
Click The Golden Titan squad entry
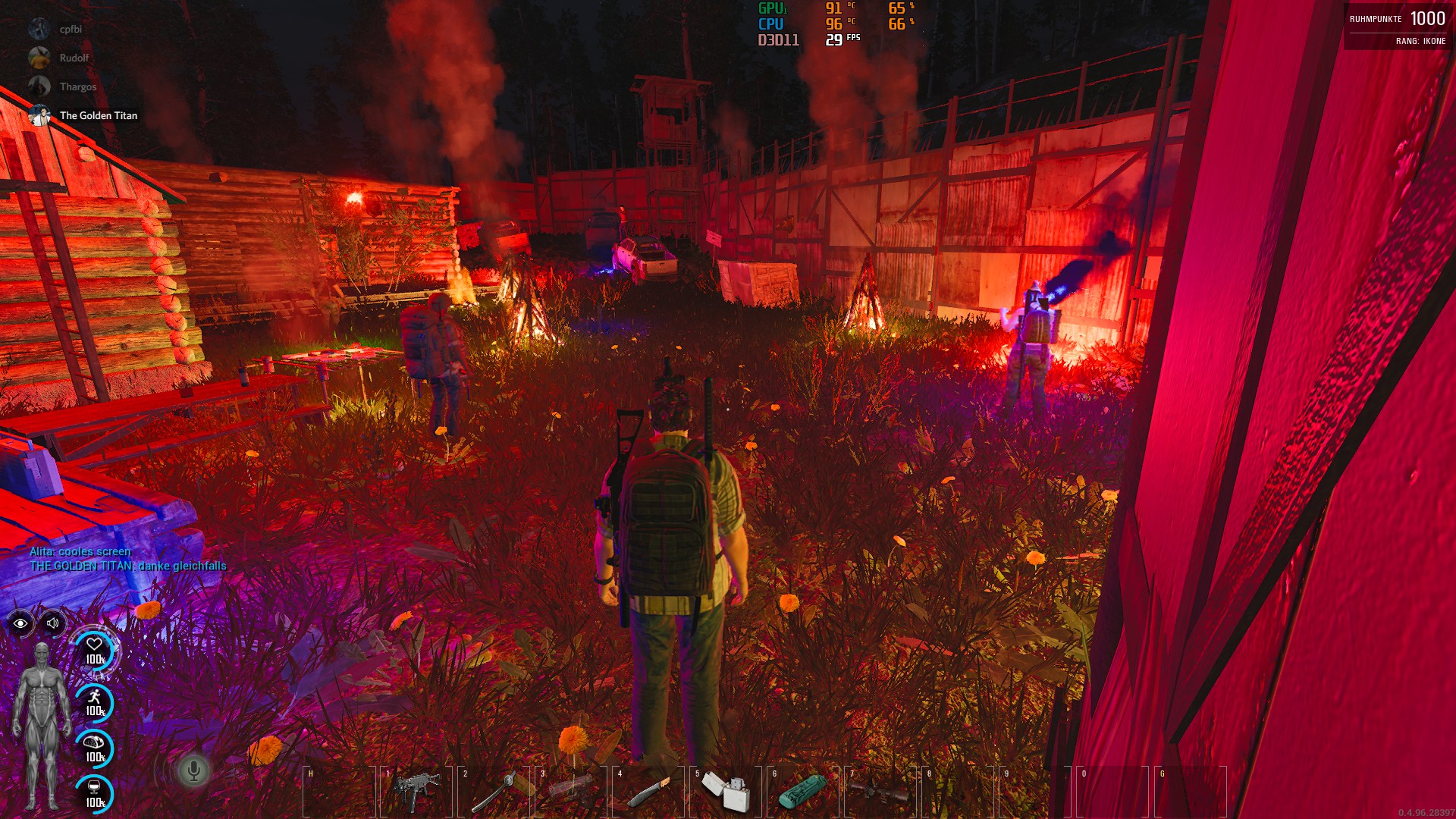pyautogui.click(x=98, y=116)
